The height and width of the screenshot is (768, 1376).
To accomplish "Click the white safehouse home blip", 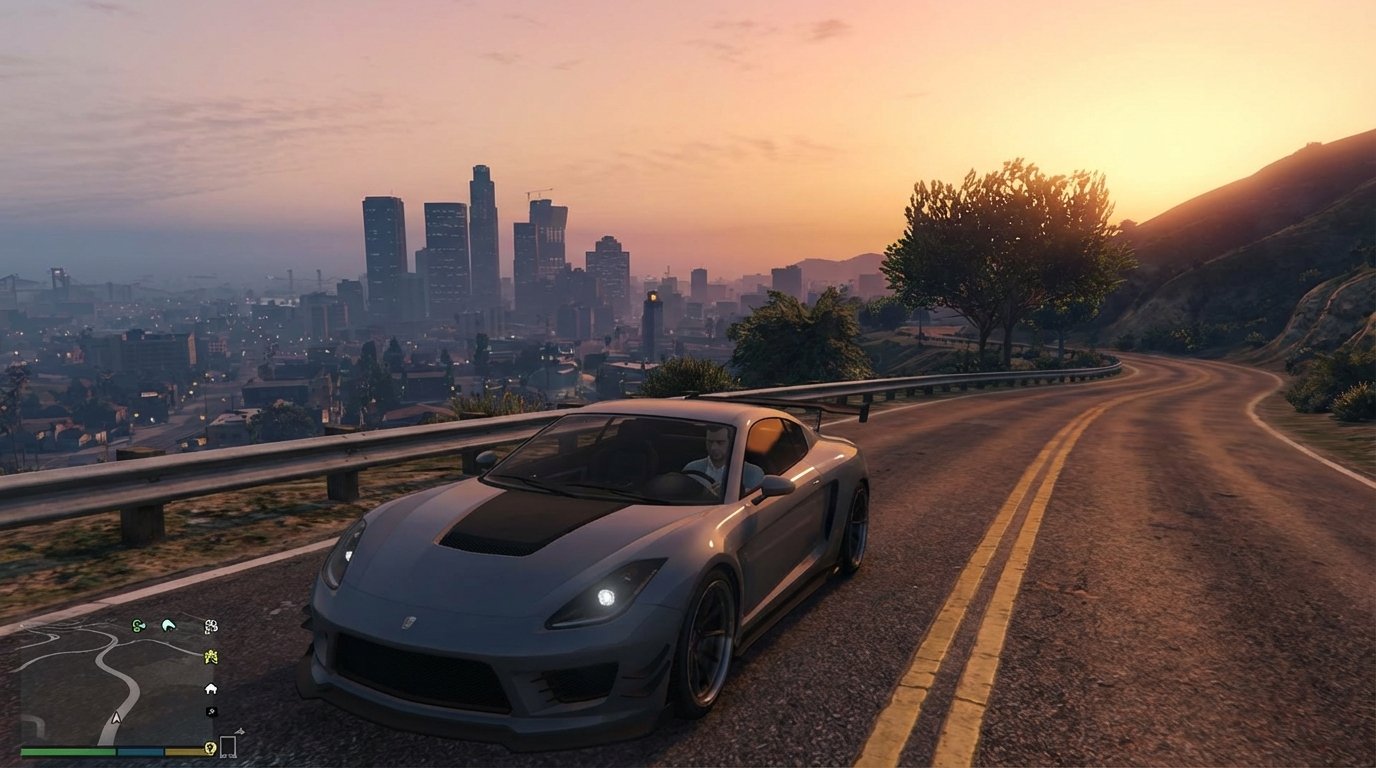I will point(211,689).
